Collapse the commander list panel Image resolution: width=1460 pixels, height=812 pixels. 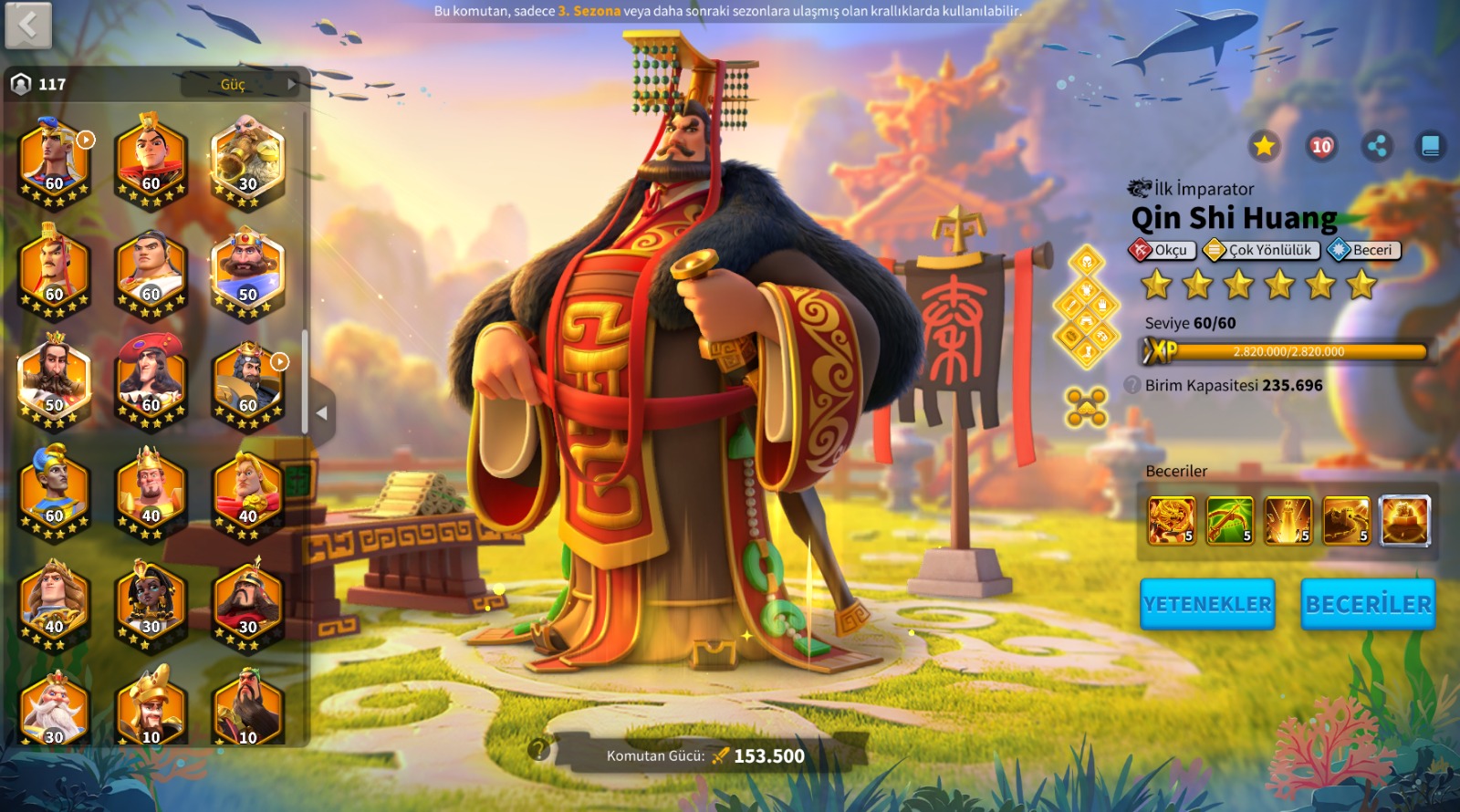322,413
